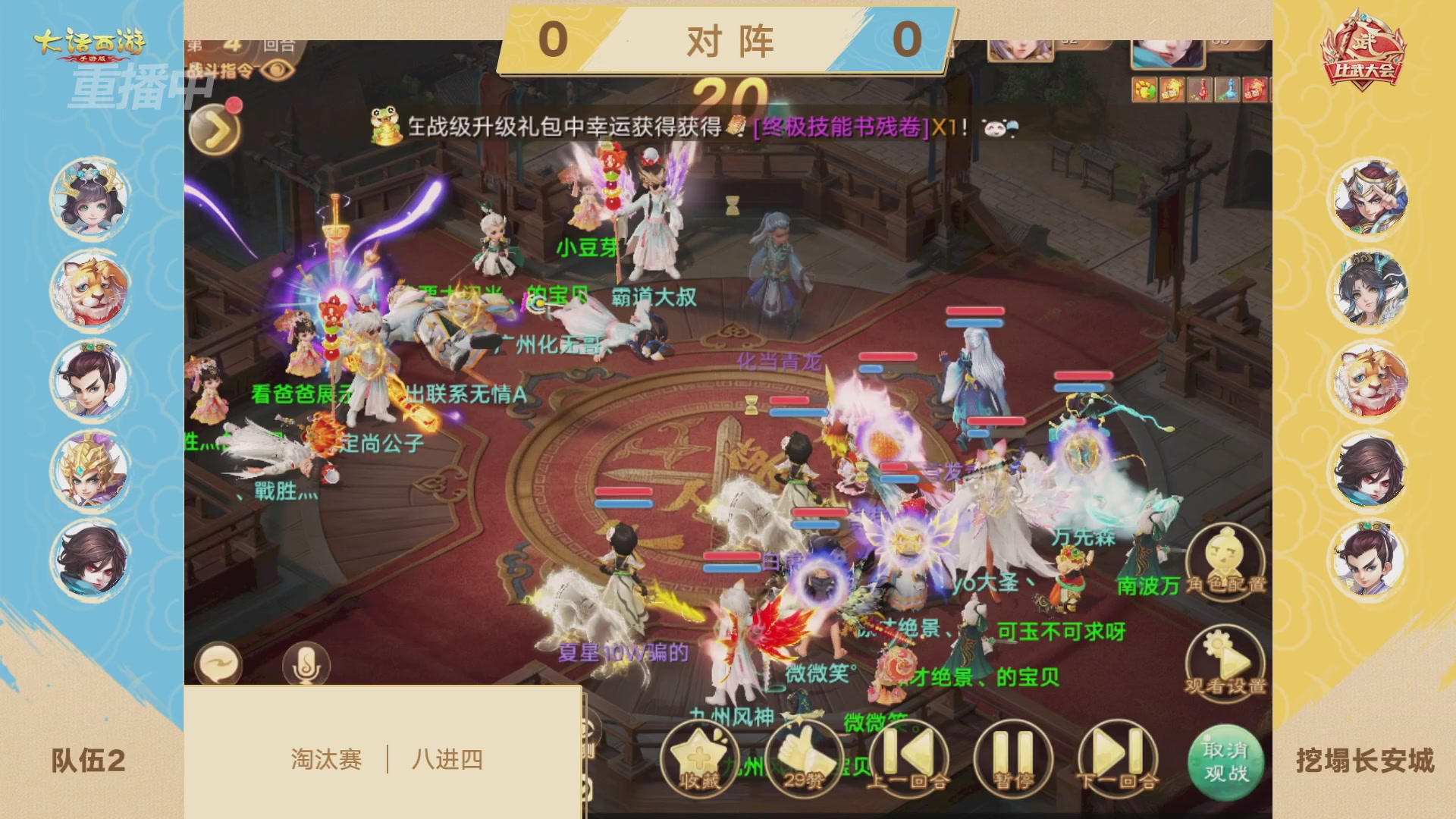Screen dimensions: 1456x819
Task: Select the blue potion item slot
Action: point(1227,89)
